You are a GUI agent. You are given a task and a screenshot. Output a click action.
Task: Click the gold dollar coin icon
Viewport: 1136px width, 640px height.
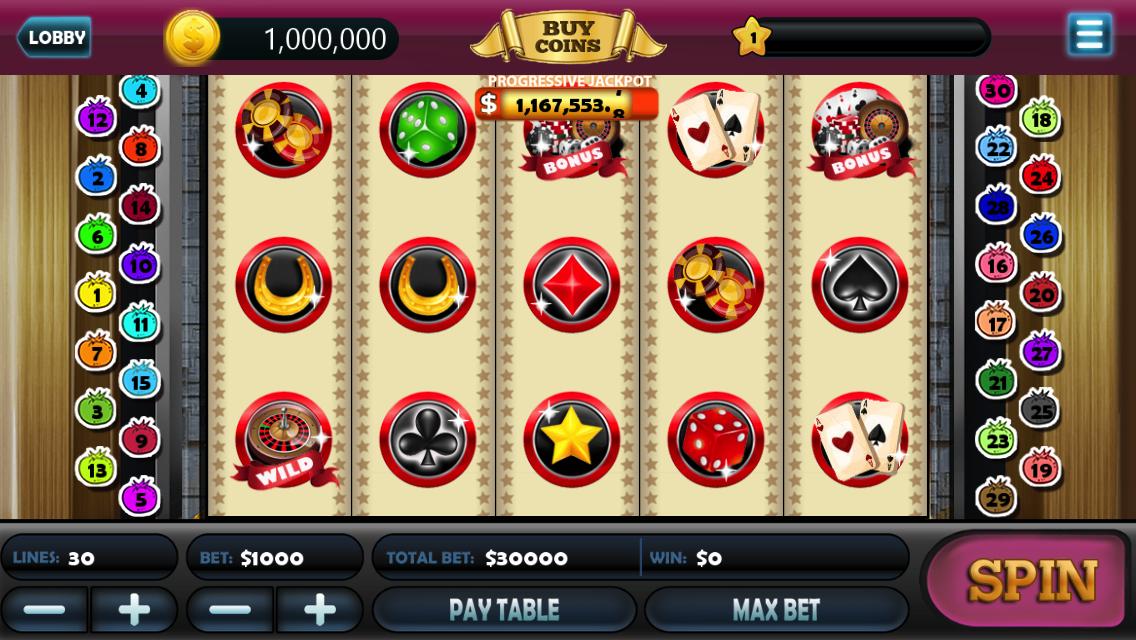(192, 38)
